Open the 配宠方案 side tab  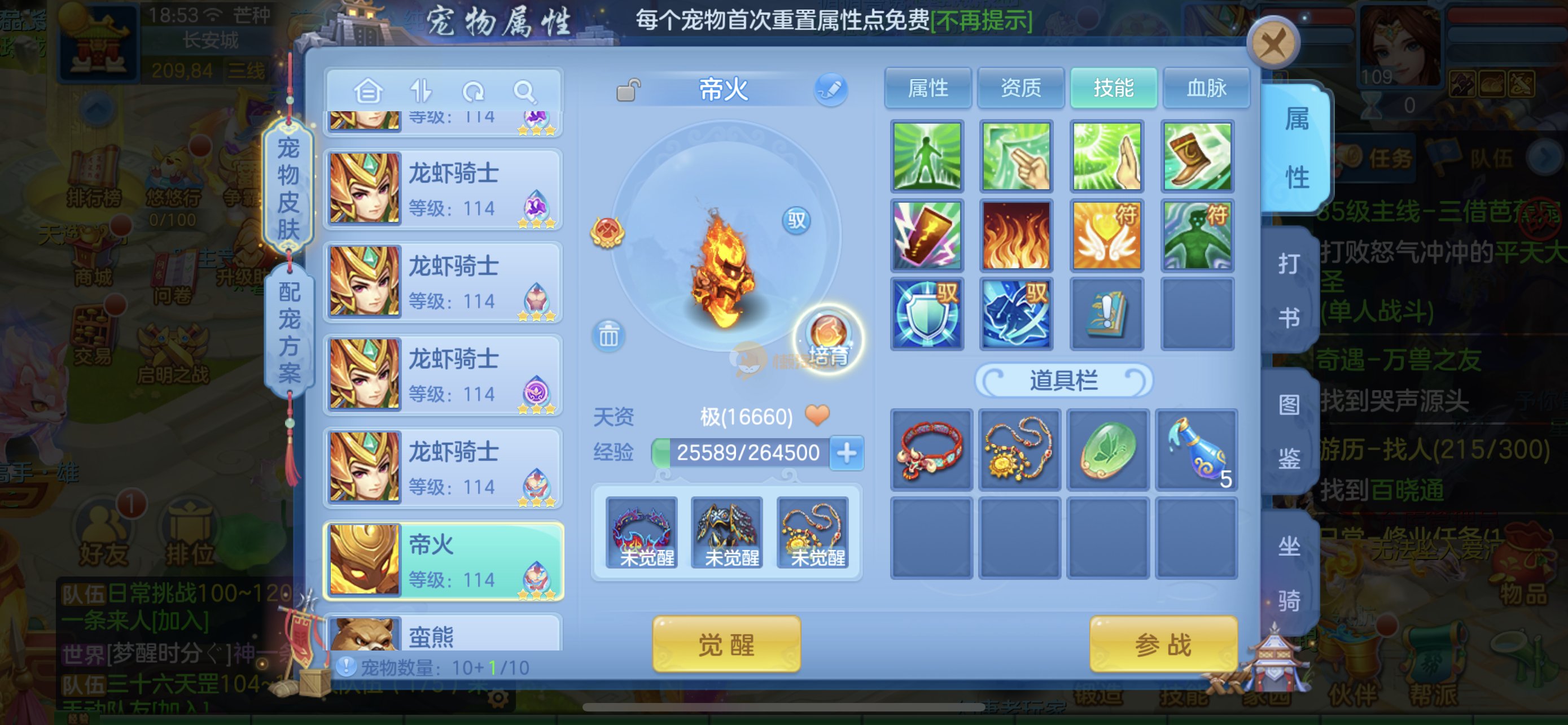click(x=290, y=332)
